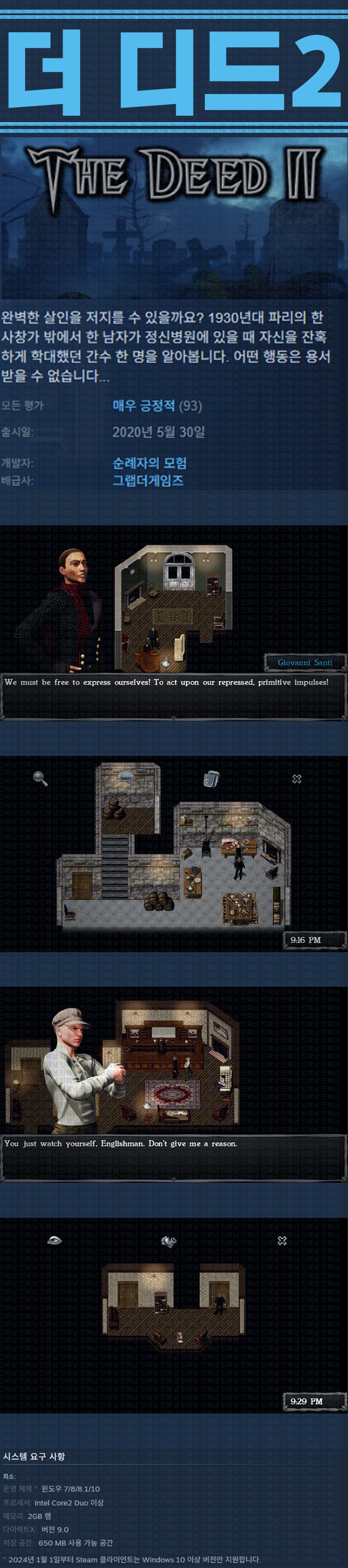Open developer page 순례자의 모험

tap(150, 463)
